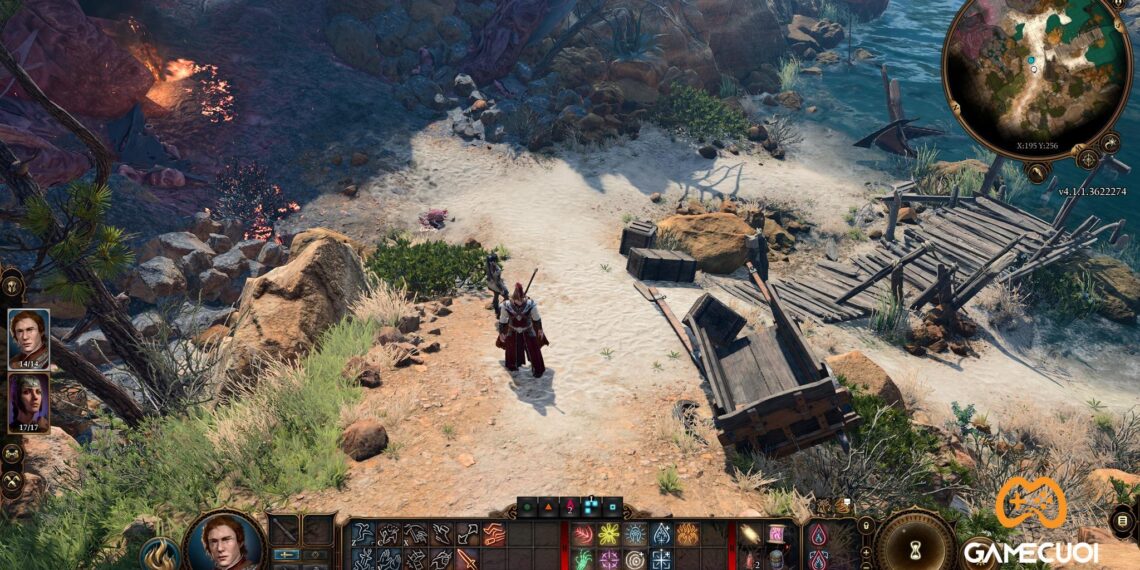Click the large character portrait on hotbar

click(225, 542)
